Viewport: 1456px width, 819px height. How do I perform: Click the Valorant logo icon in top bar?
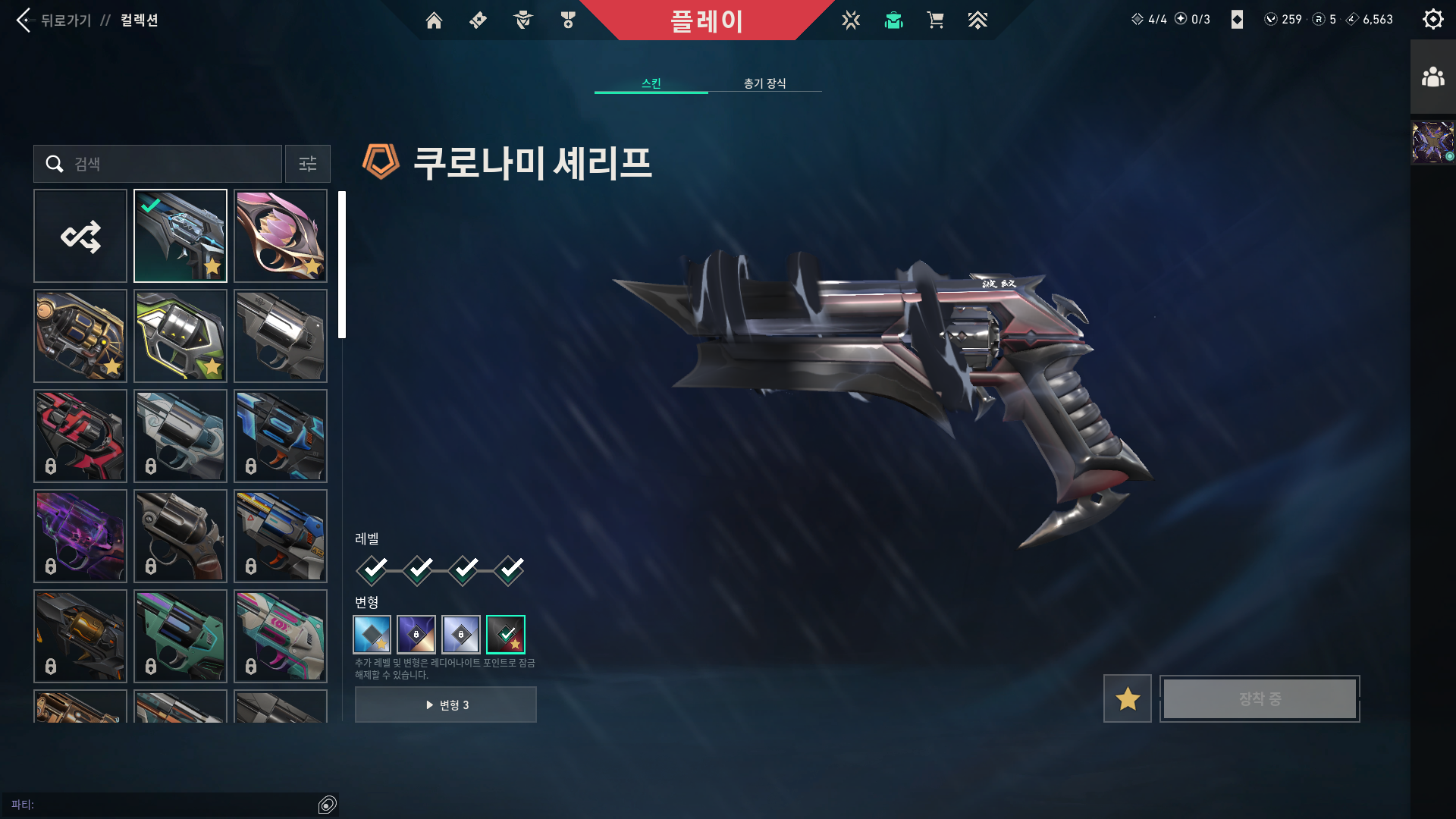(x=852, y=20)
